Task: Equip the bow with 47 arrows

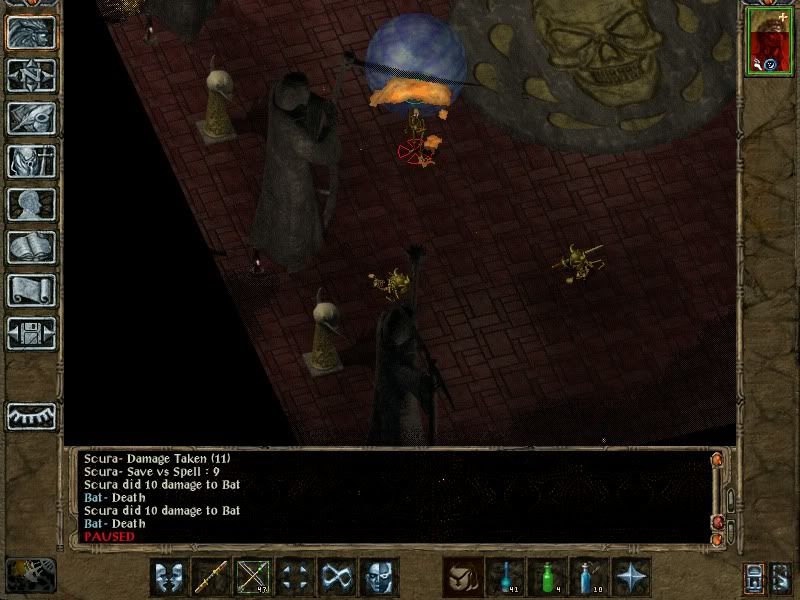Action: click(x=253, y=577)
